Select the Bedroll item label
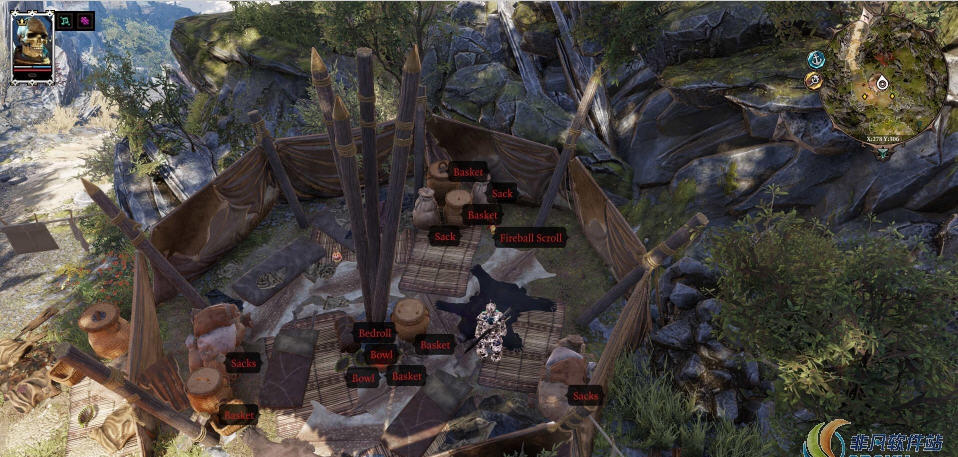 tap(374, 332)
